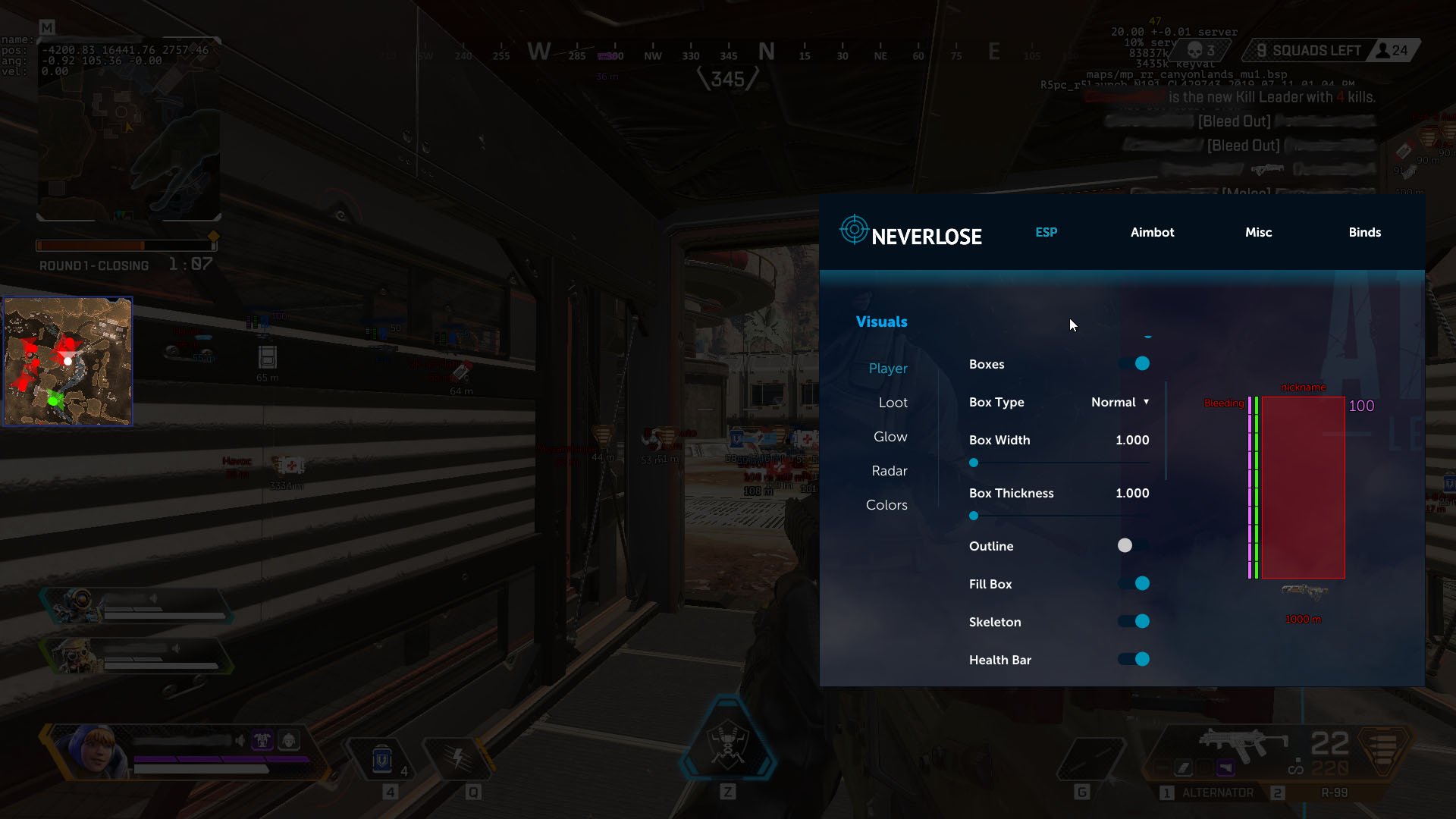This screenshot has width=1456, height=819.
Task: Switch off the Health Bar toggle
Action: [1134, 660]
